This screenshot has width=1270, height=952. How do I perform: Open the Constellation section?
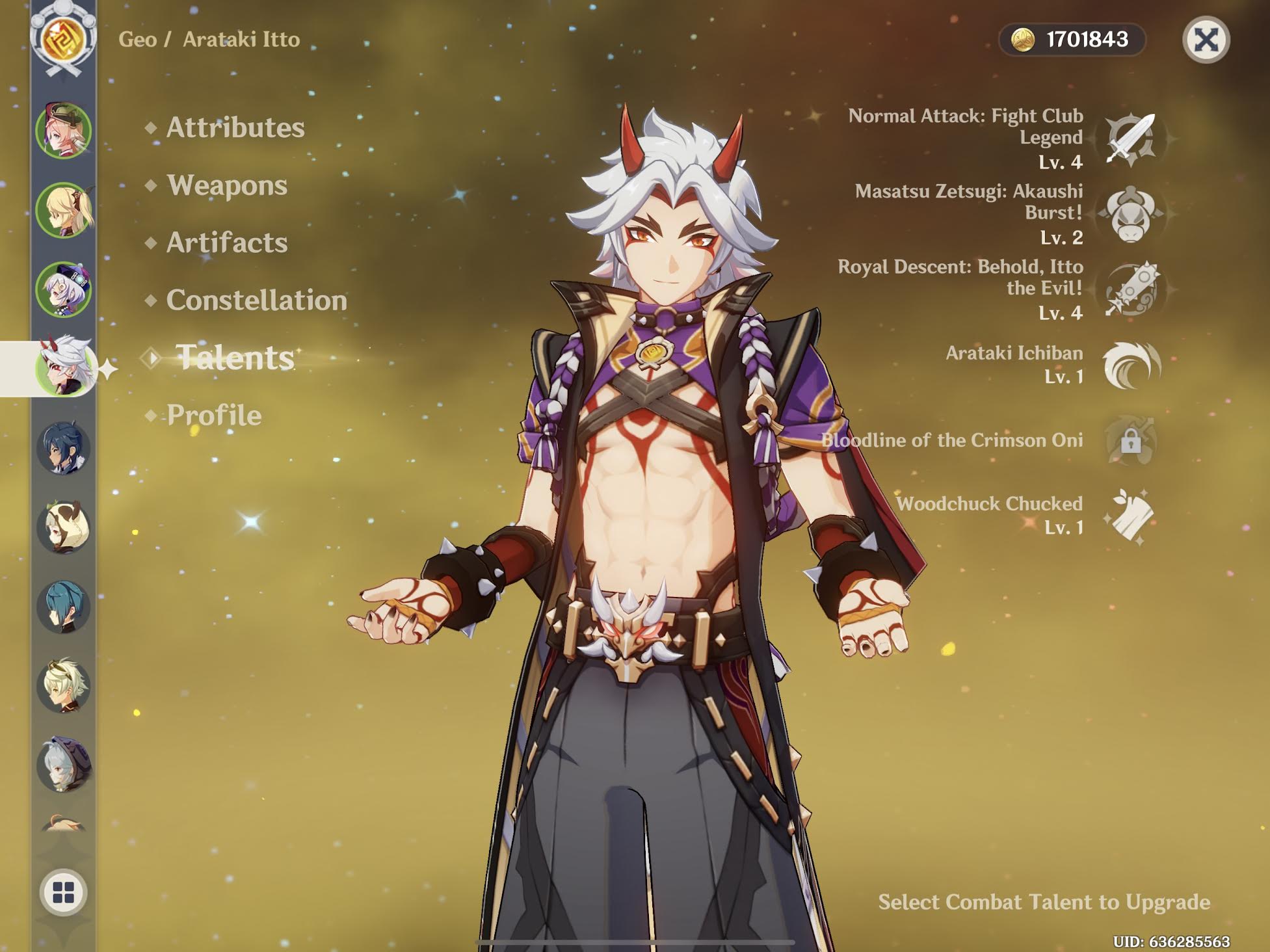click(257, 301)
